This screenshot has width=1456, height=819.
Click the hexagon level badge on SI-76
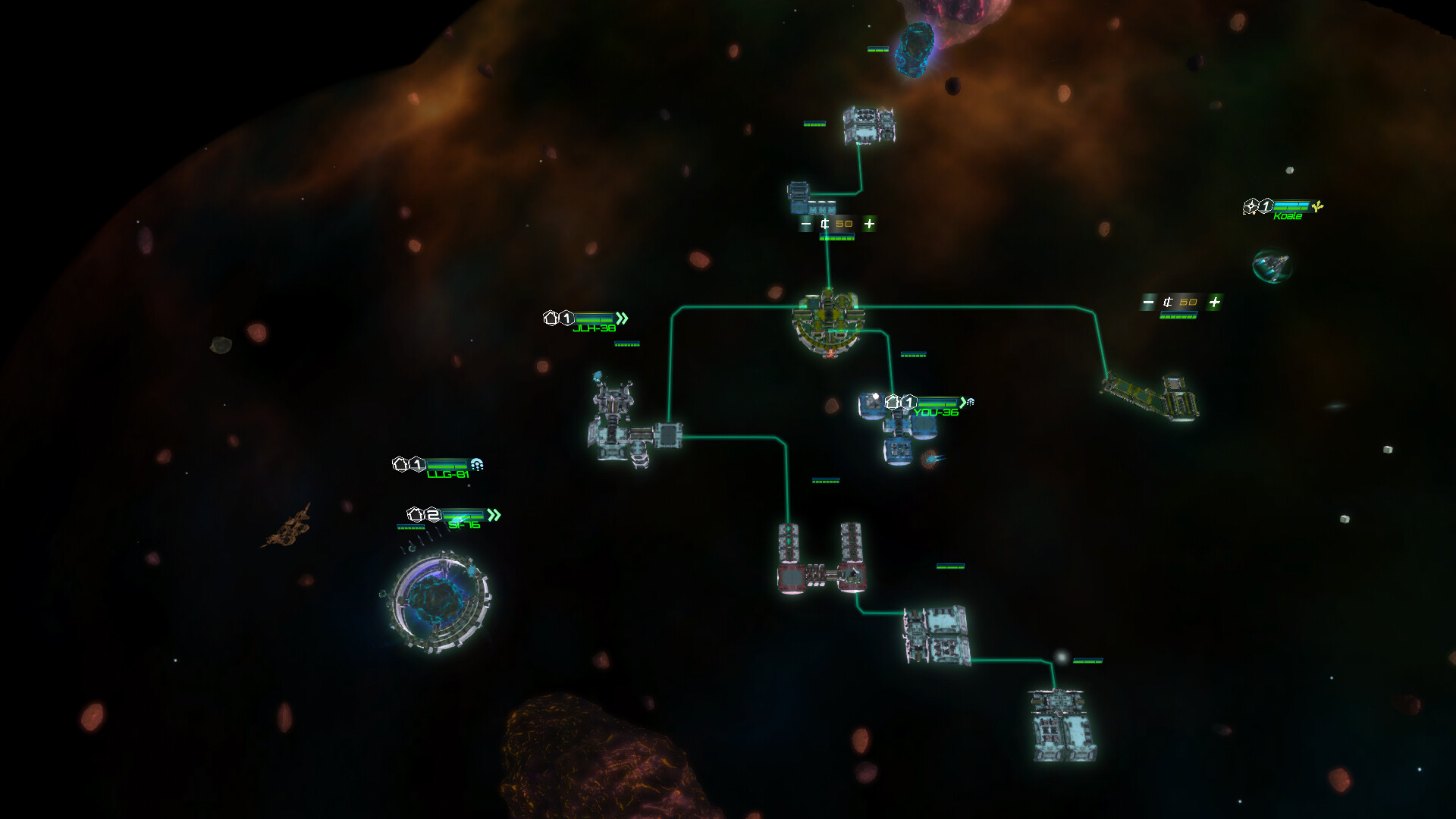433,516
